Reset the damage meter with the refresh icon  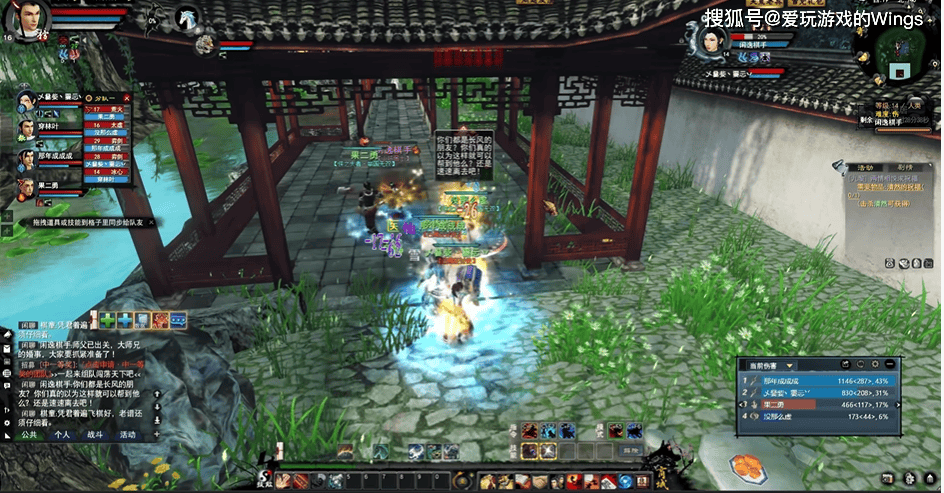click(860, 366)
